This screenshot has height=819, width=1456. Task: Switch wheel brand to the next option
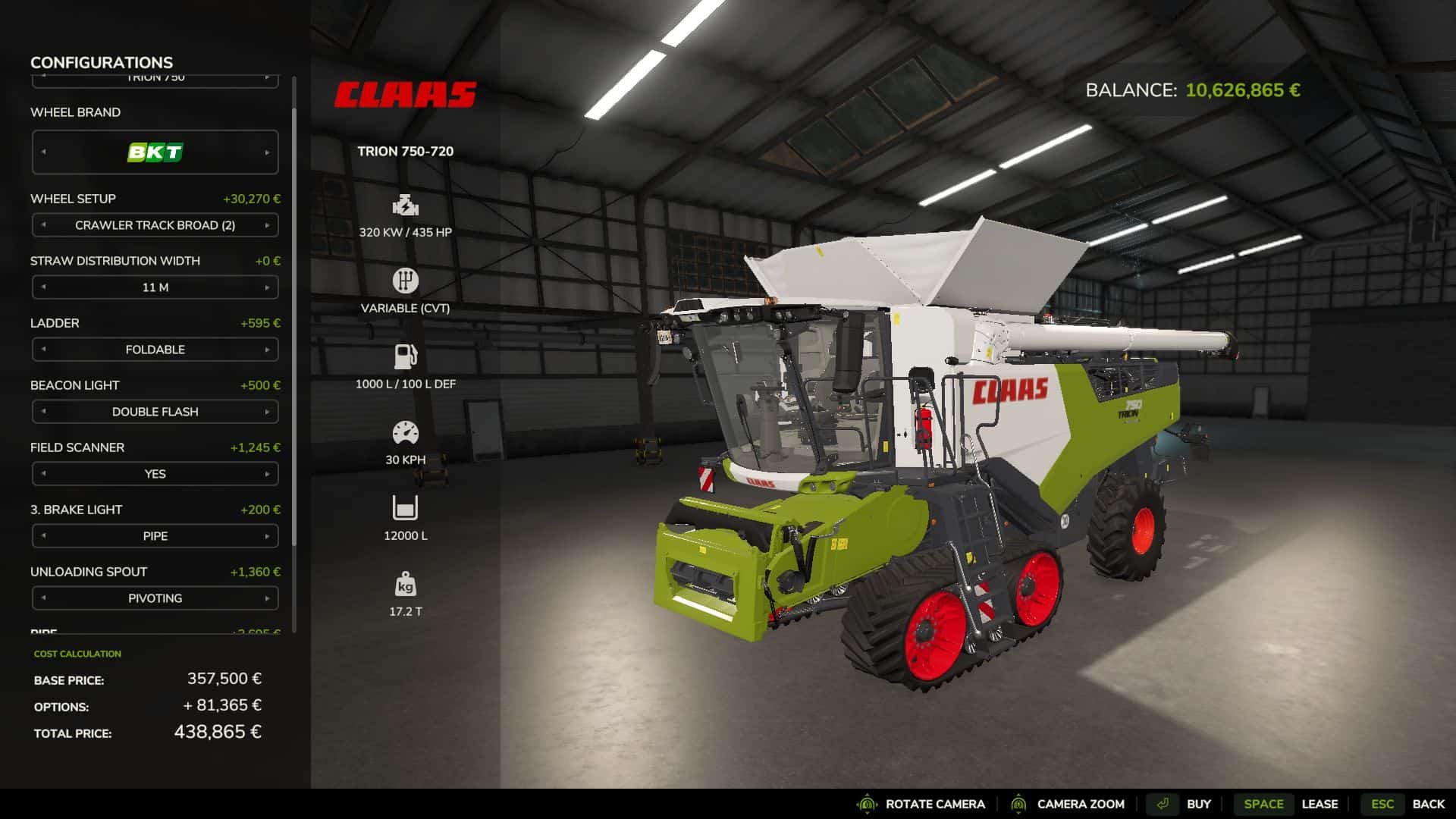pos(267,152)
